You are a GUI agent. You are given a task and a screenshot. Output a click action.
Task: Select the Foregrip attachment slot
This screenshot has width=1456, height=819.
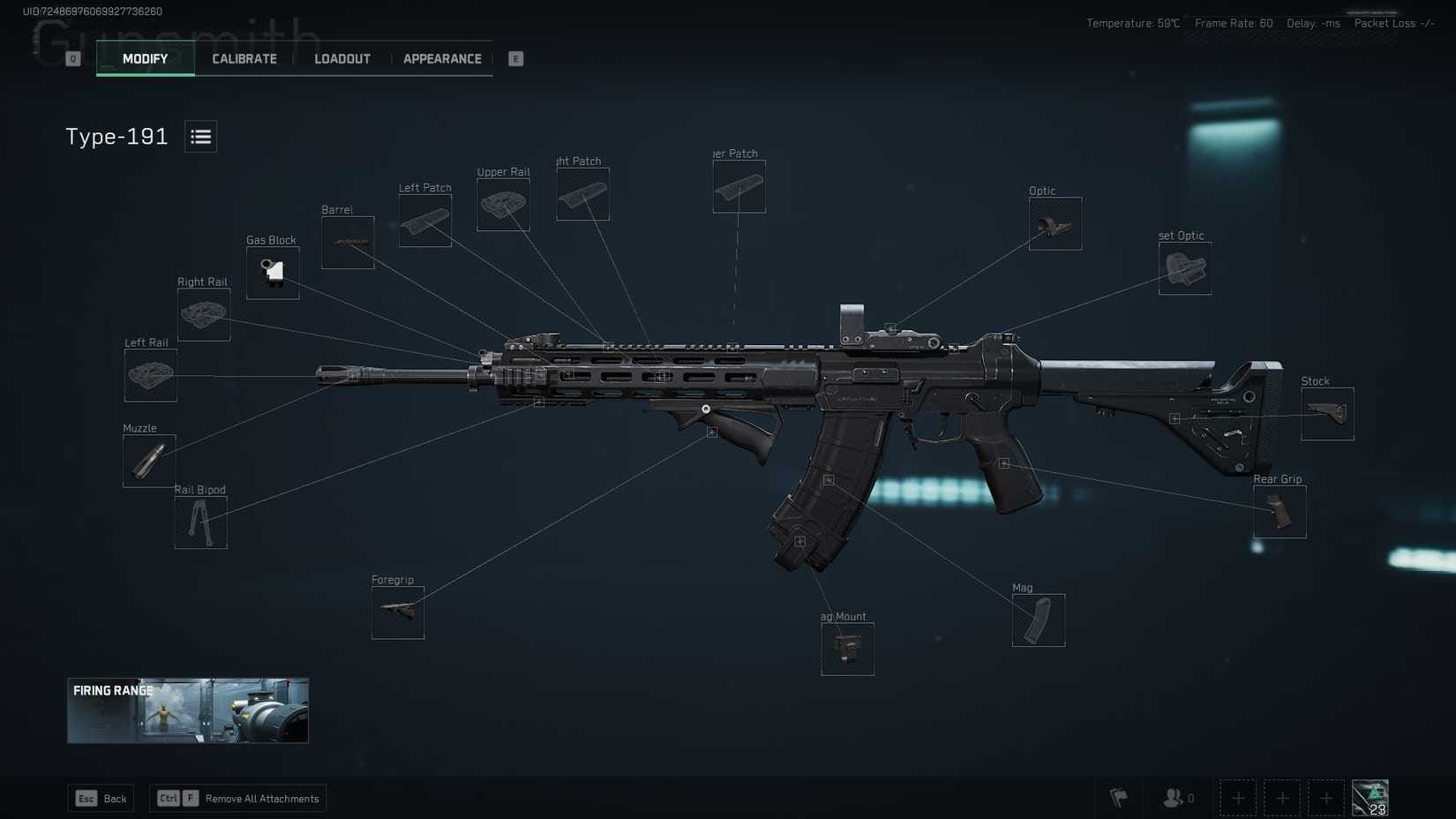[x=398, y=612]
